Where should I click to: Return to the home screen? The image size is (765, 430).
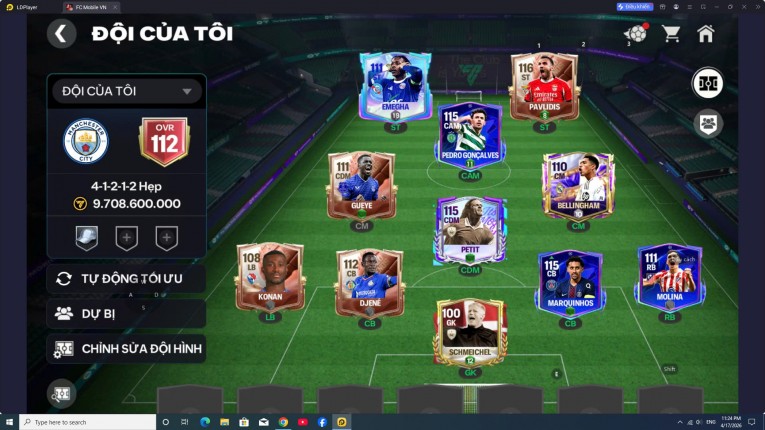(706, 34)
